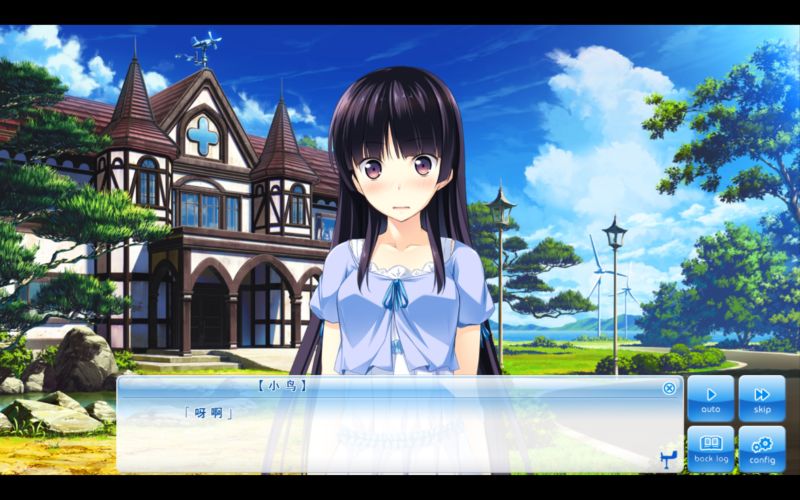Open the back log
800x500 pixels.
point(710,449)
